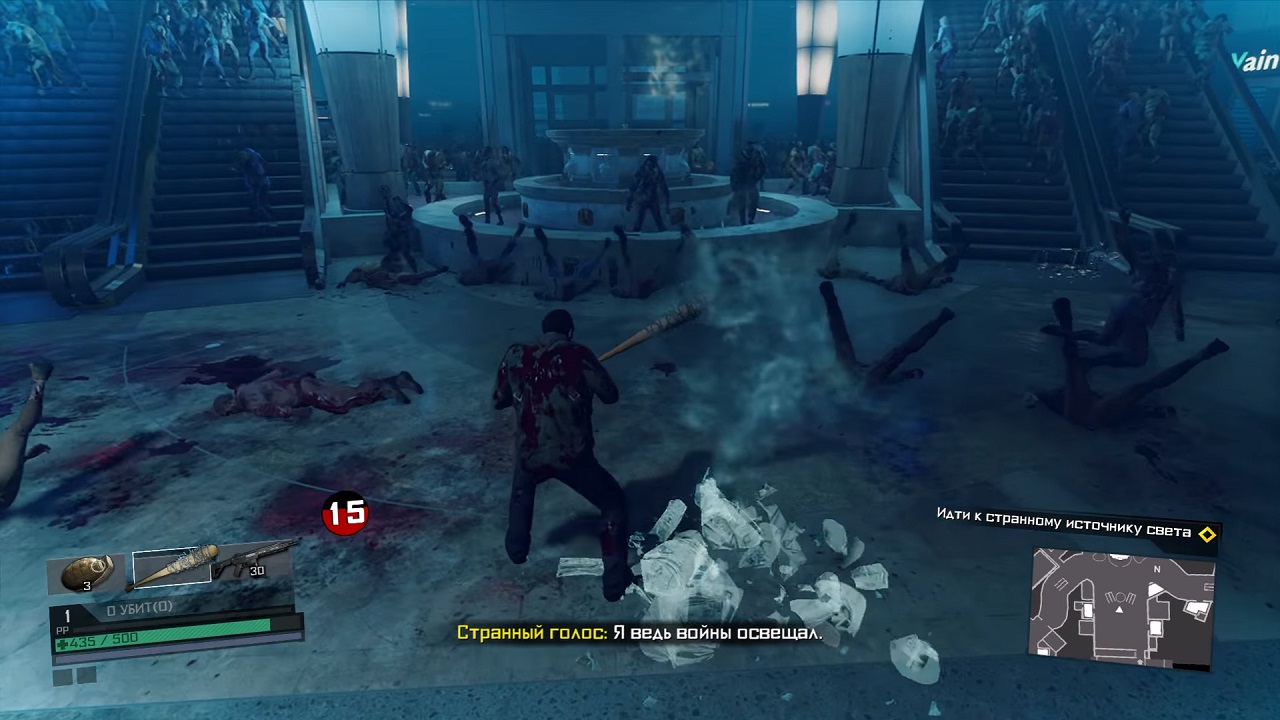Choose the spiked baseball bat slot
The height and width of the screenshot is (720, 1280).
click(174, 567)
